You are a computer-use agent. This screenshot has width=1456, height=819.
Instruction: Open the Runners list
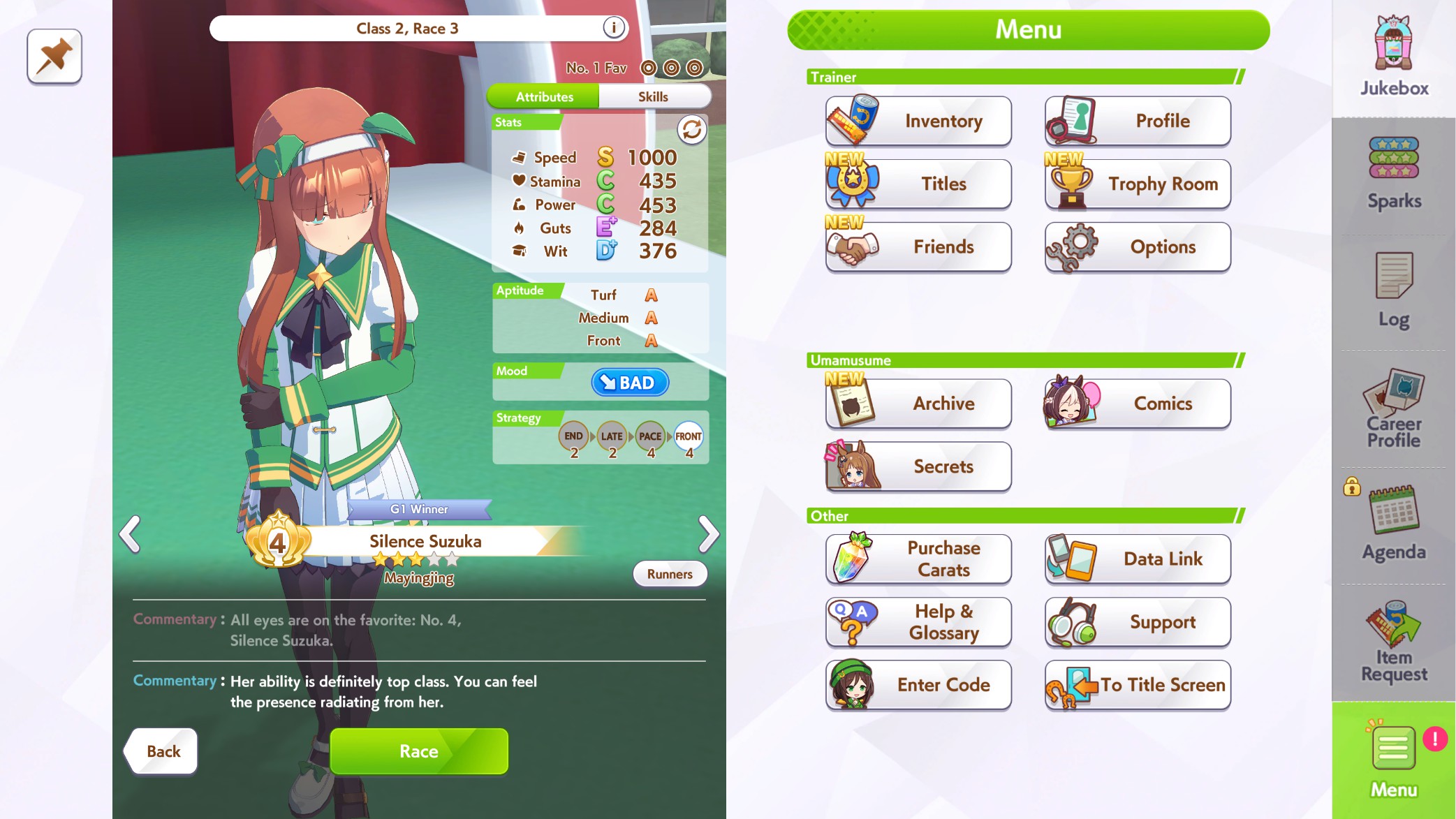pyautogui.click(x=670, y=574)
